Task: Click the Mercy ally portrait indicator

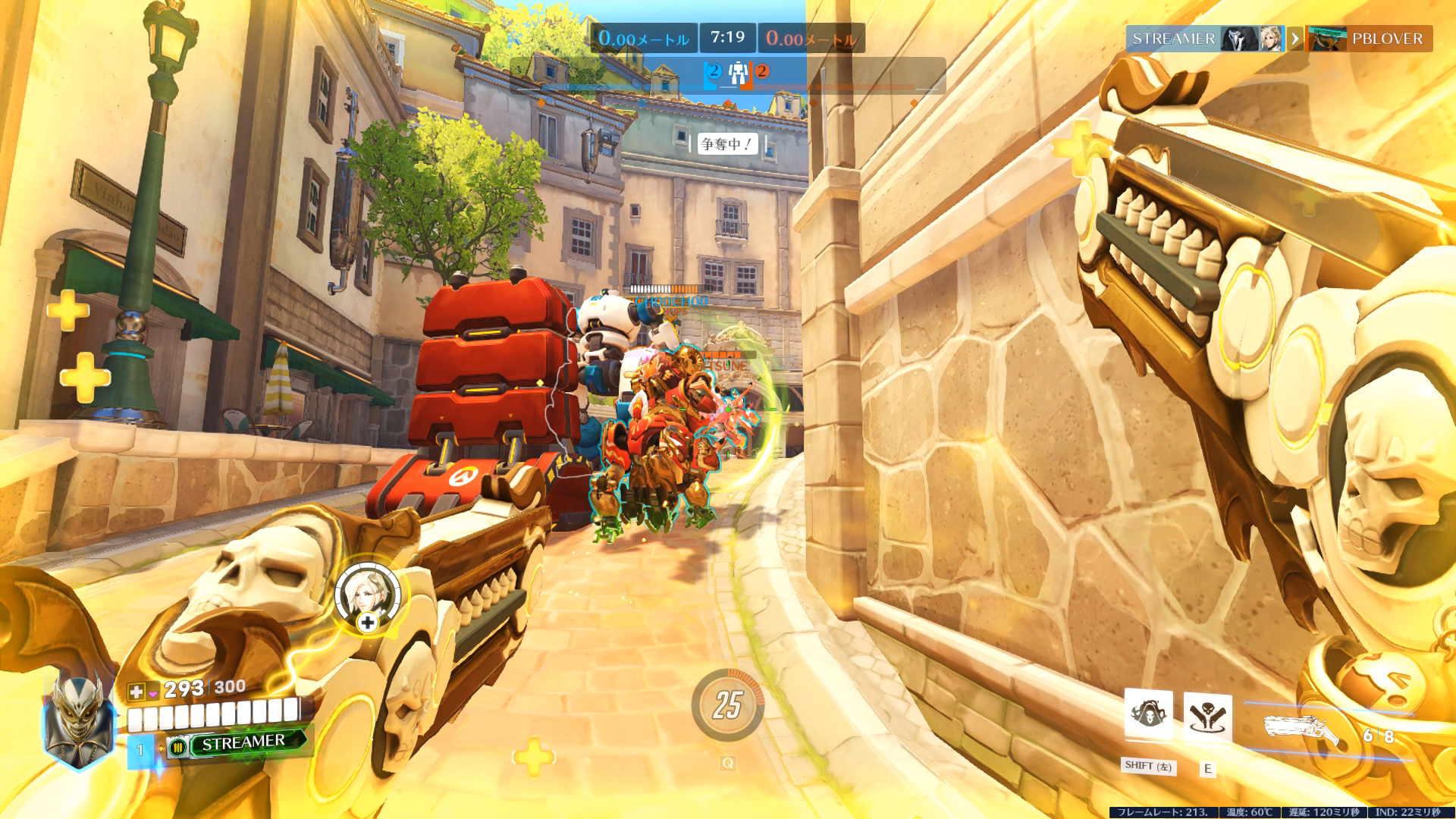Action: [368, 595]
